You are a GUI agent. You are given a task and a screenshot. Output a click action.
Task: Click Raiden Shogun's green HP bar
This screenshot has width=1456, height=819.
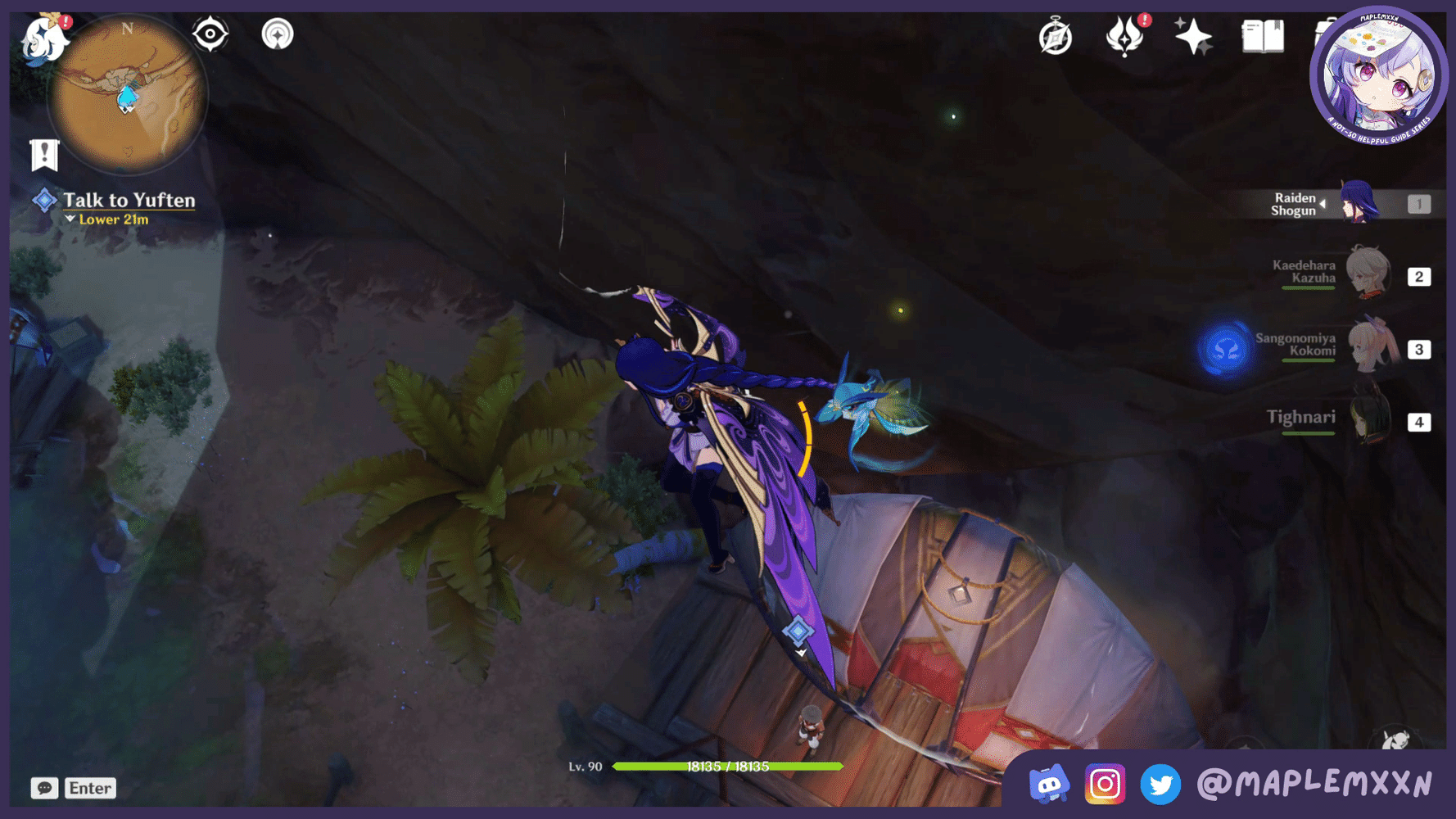point(729,767)
